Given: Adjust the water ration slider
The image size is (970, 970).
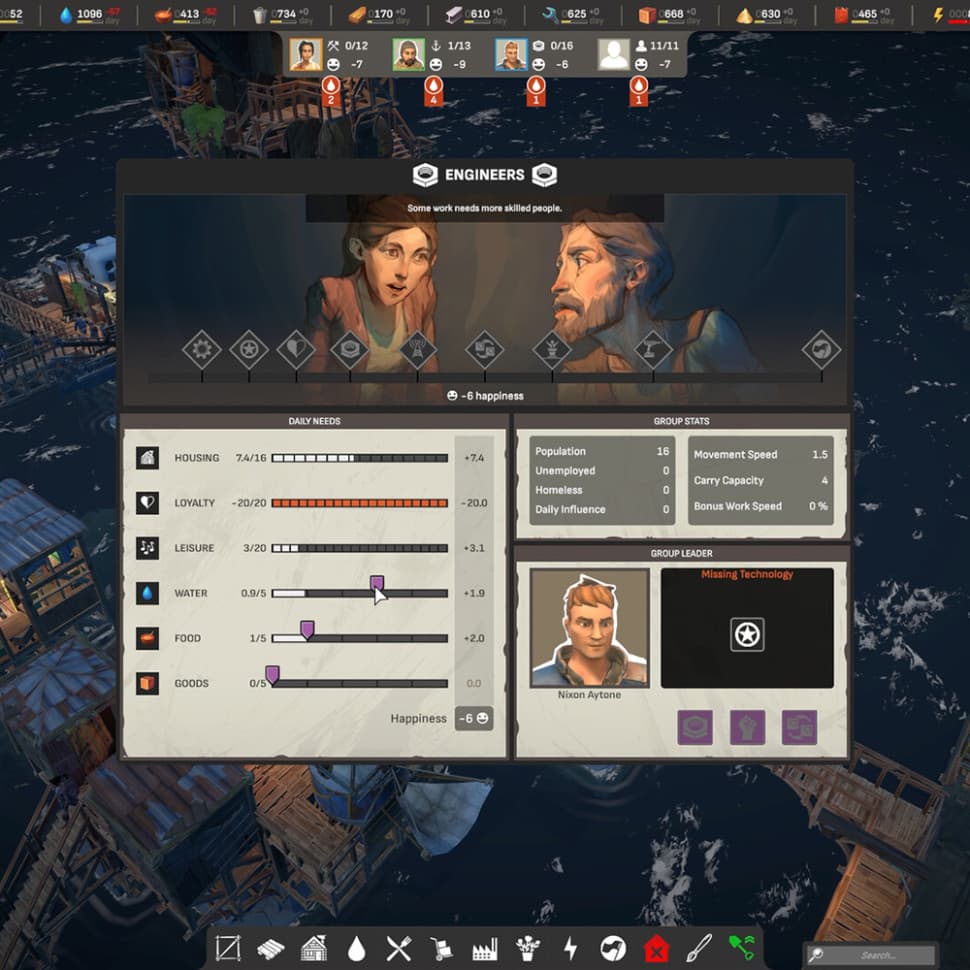Looking at the screenshot, I should pos(377,584).
